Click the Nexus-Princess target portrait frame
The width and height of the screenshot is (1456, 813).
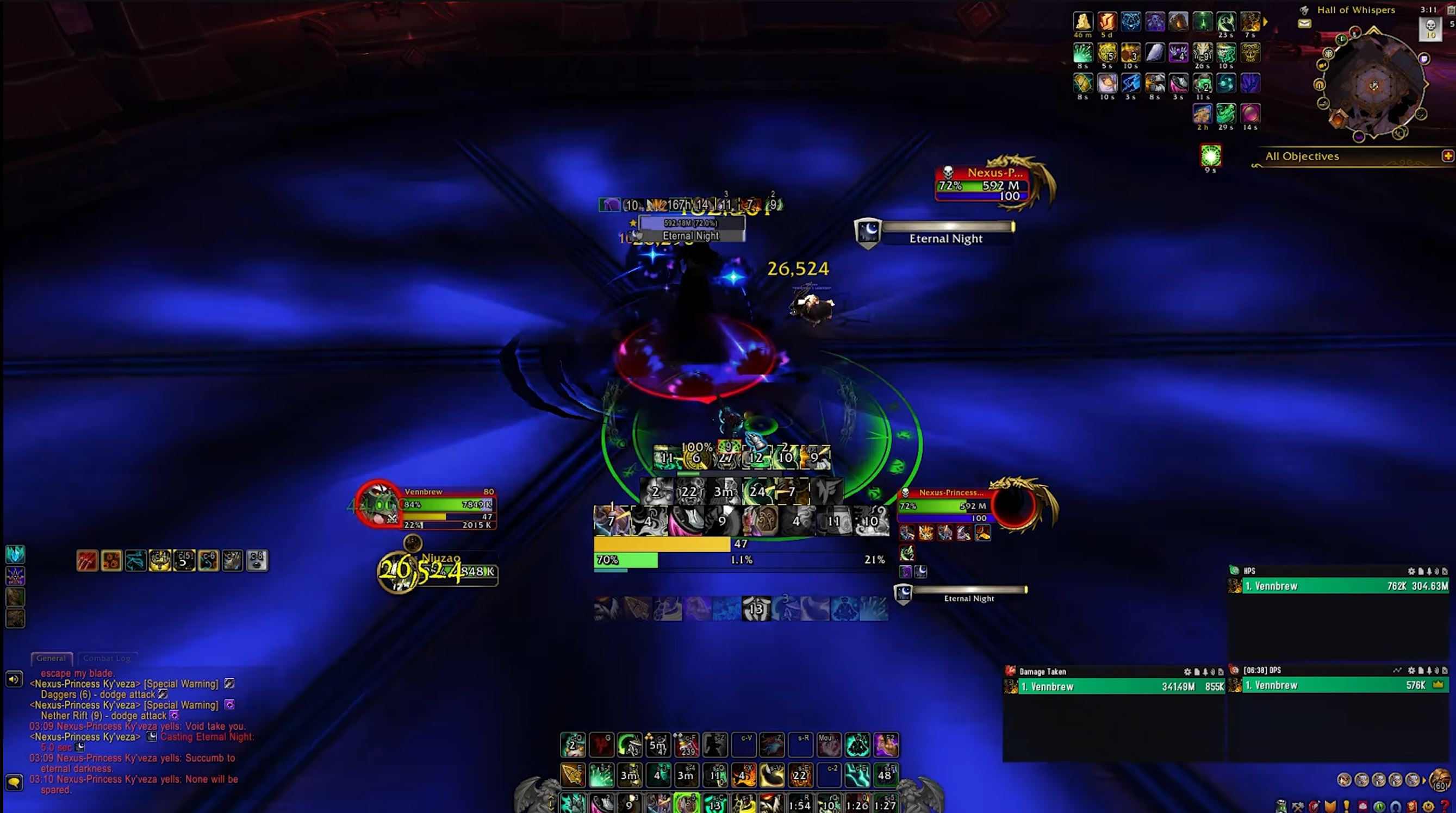[1015, 505]
